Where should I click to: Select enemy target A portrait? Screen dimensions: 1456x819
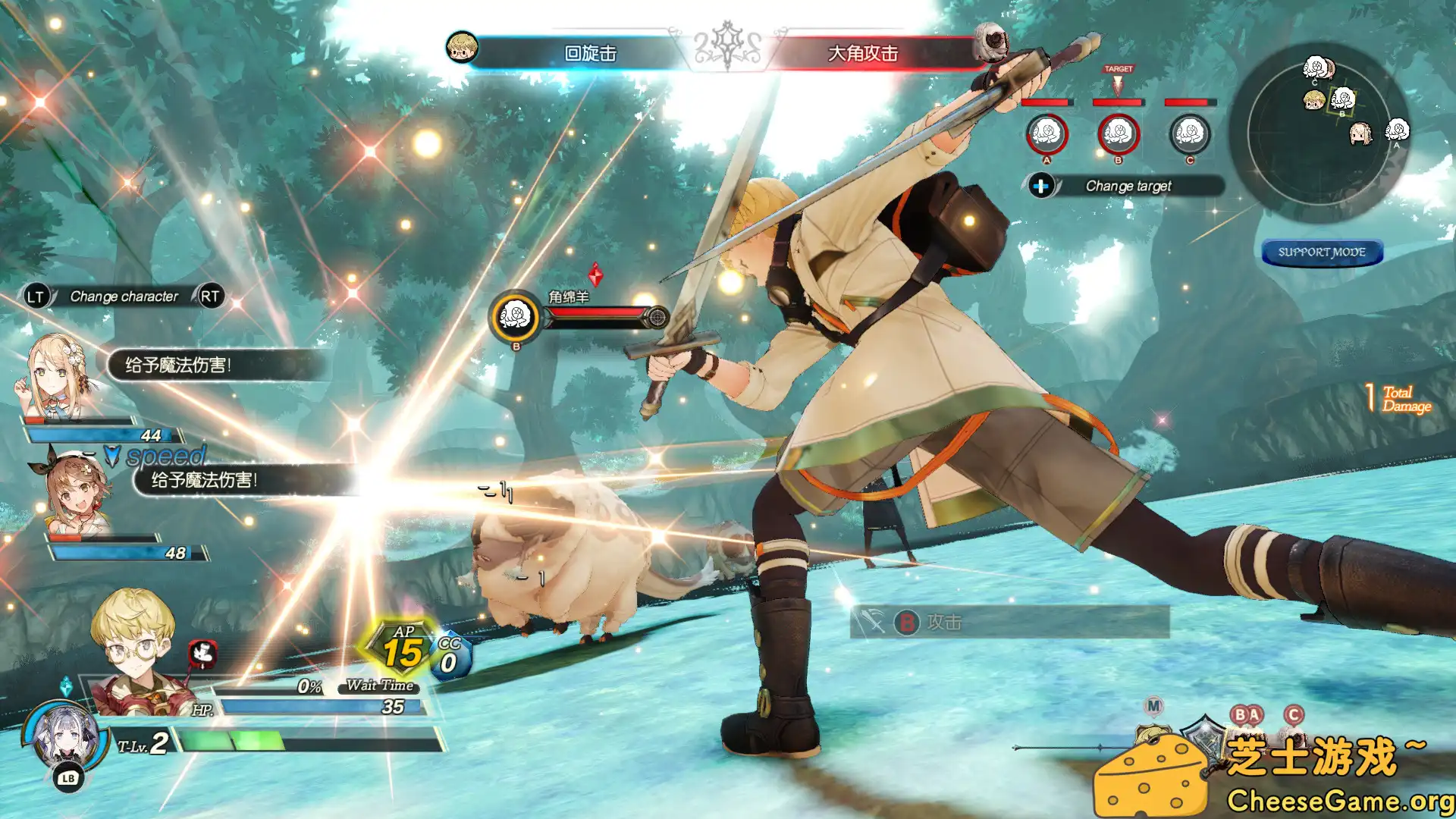[x=1046, y=134]
